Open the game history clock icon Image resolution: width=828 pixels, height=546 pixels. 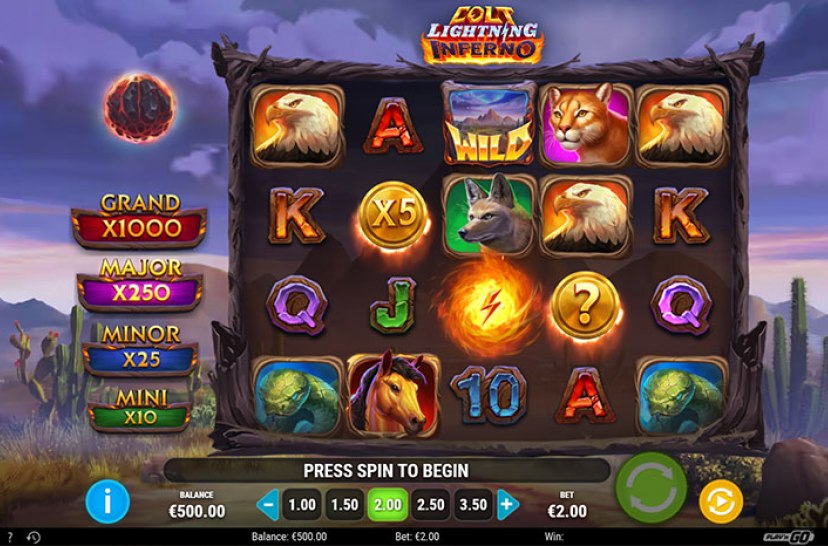coord(33,538)
